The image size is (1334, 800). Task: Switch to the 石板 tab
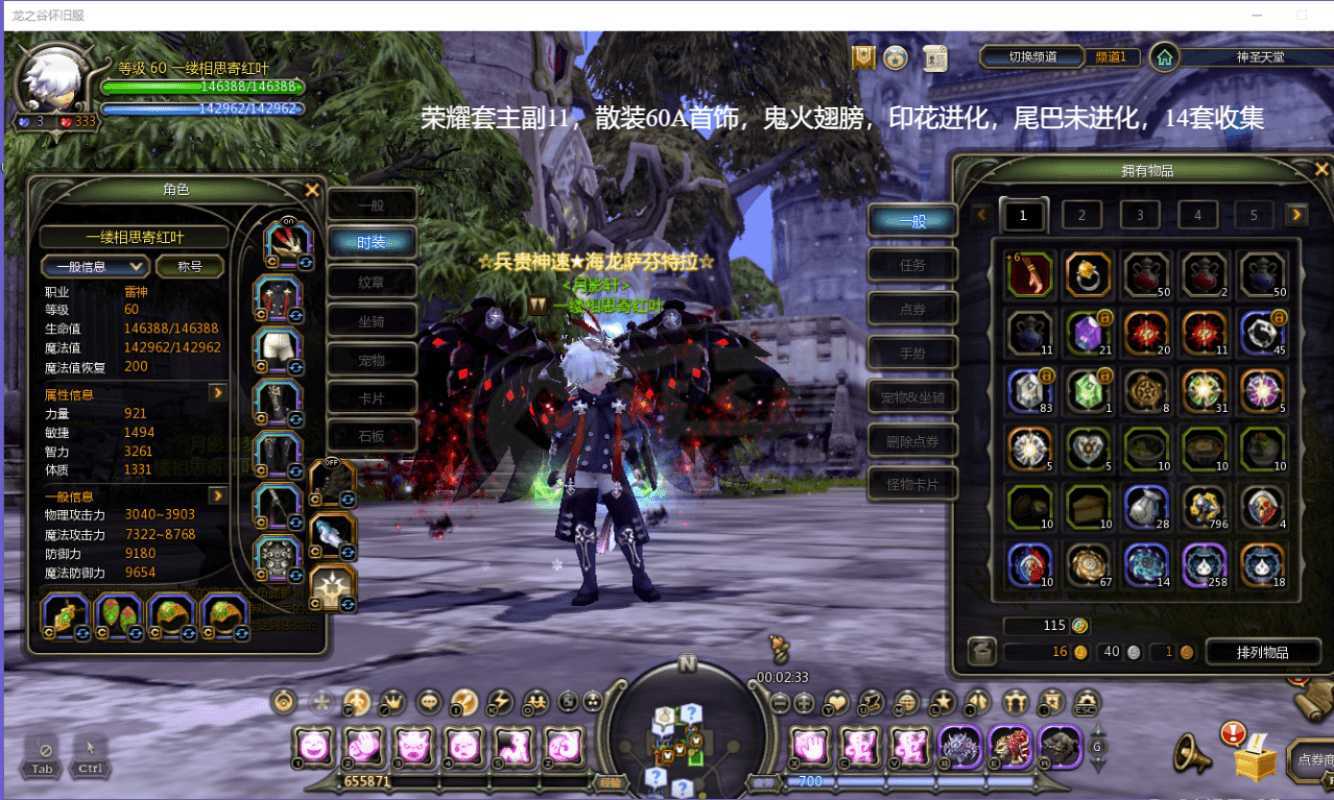(371, 436)
